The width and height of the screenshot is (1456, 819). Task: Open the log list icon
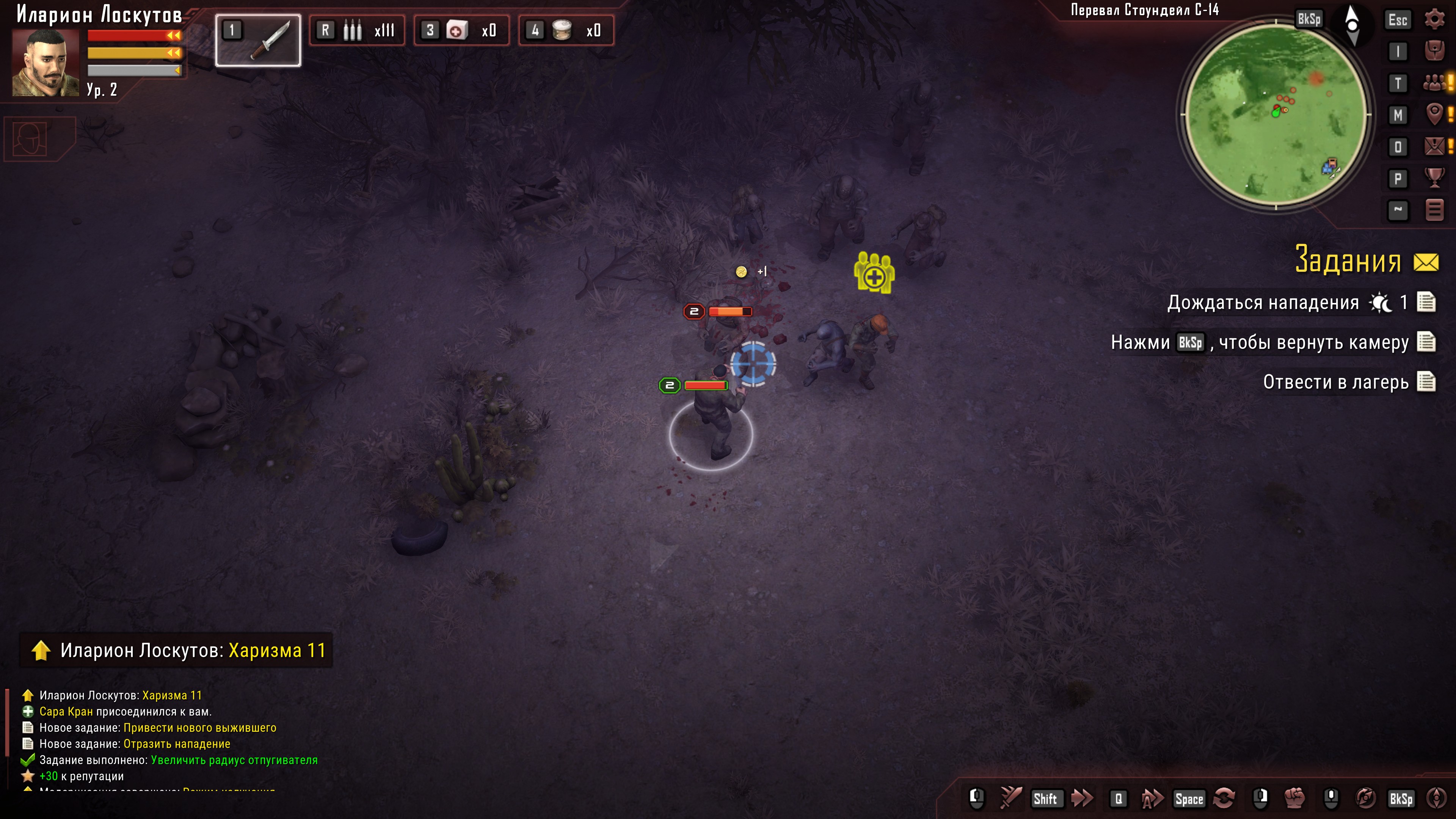pos(1434,210)
